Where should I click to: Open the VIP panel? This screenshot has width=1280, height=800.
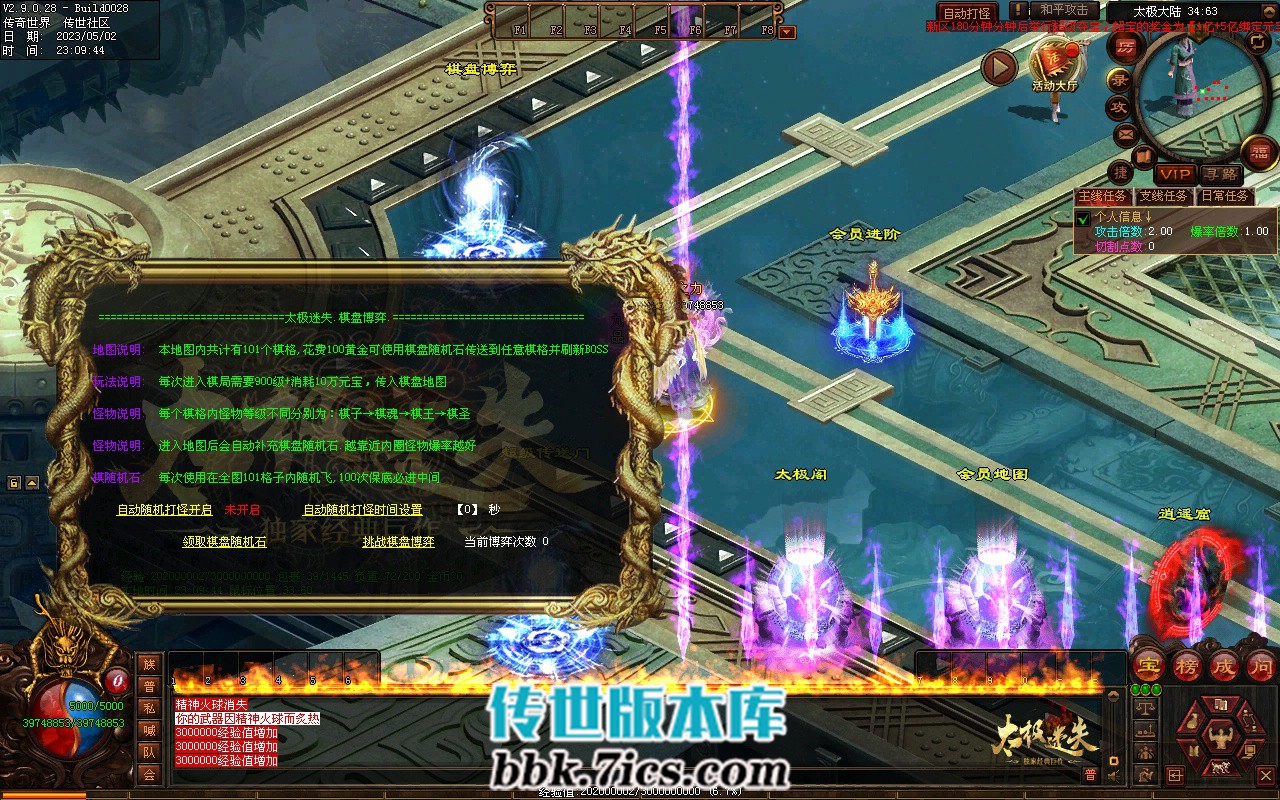[x=1176, y=175]
